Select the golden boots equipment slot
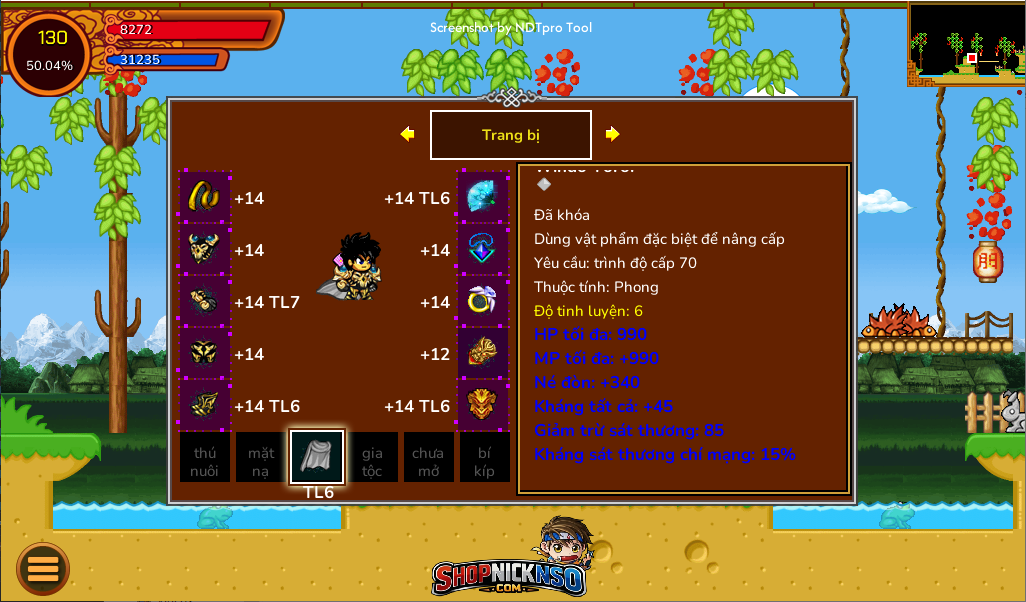The image size is (1026, 602). click(x=205, y=405)
